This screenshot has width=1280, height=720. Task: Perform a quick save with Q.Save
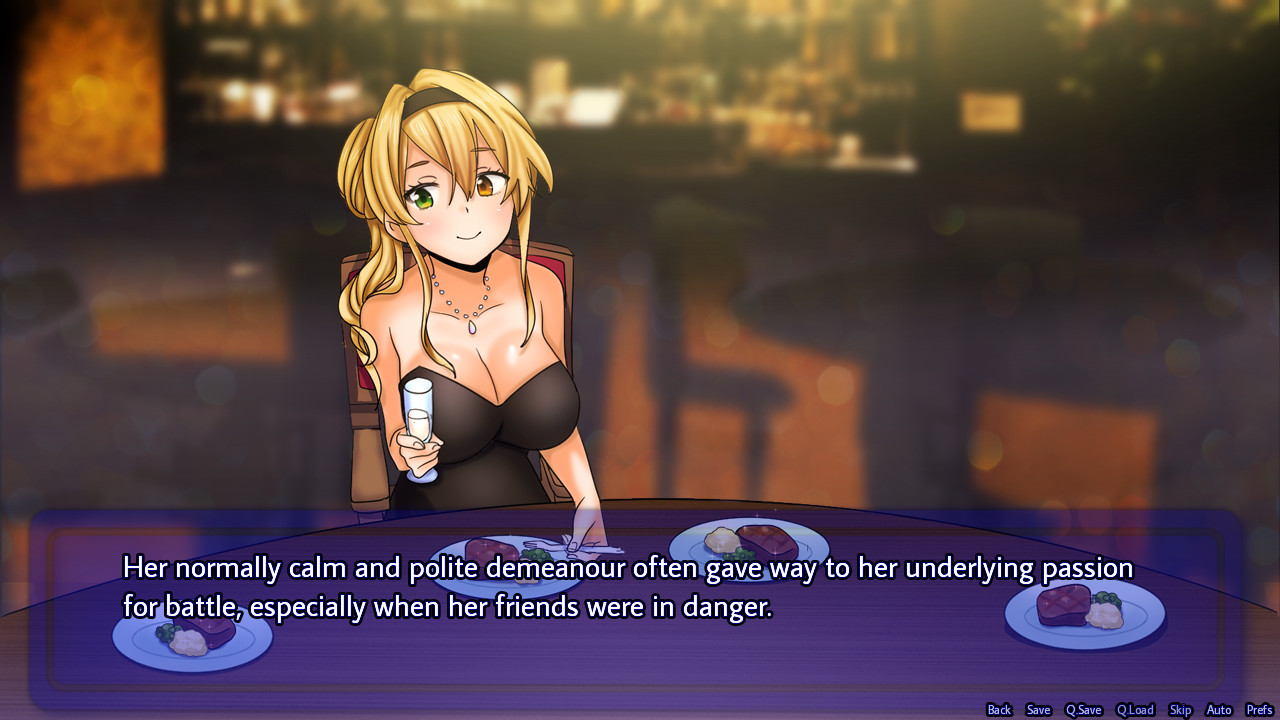point(1083,709)
